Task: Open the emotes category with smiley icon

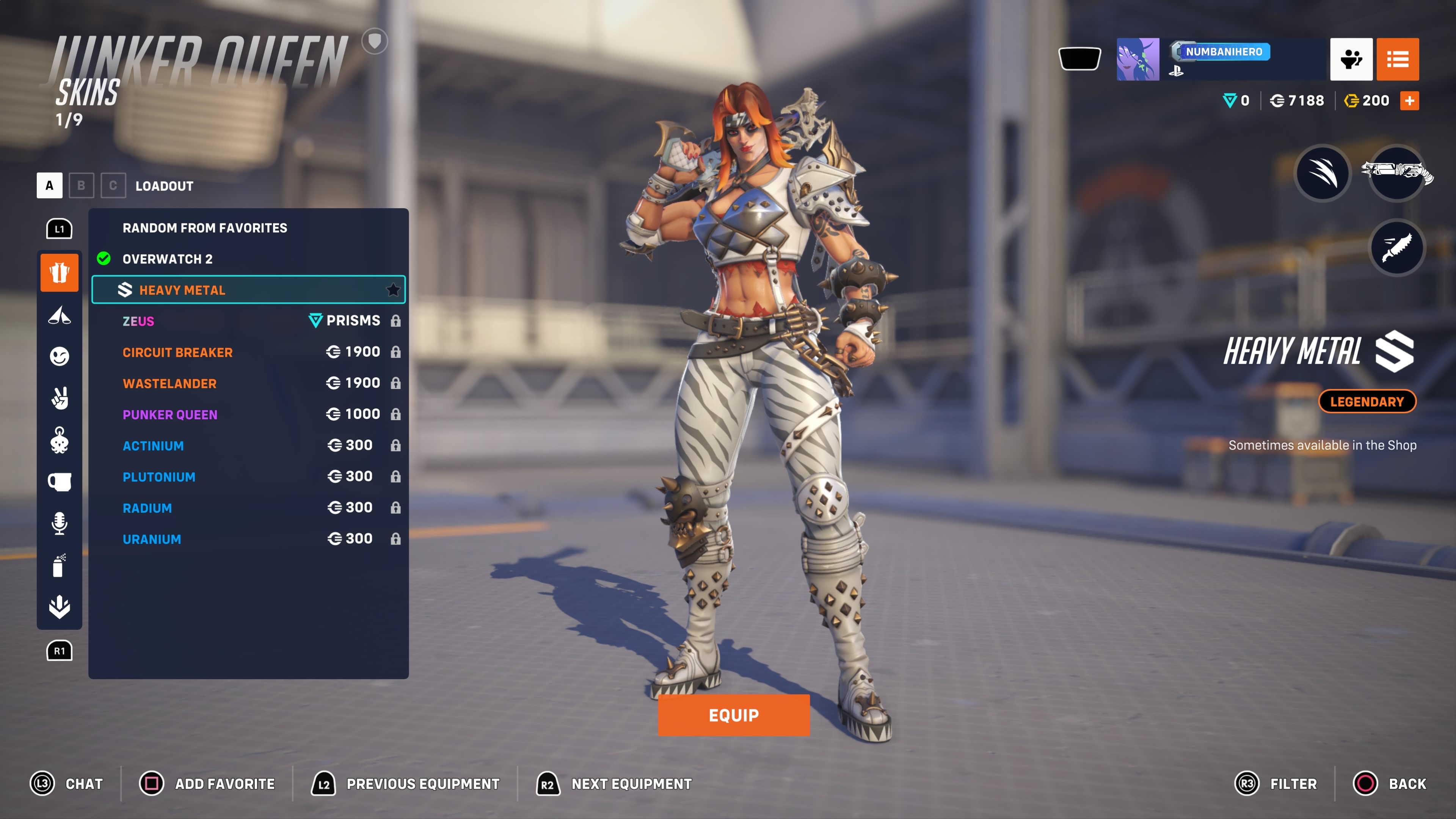Action: pos(60,356)
